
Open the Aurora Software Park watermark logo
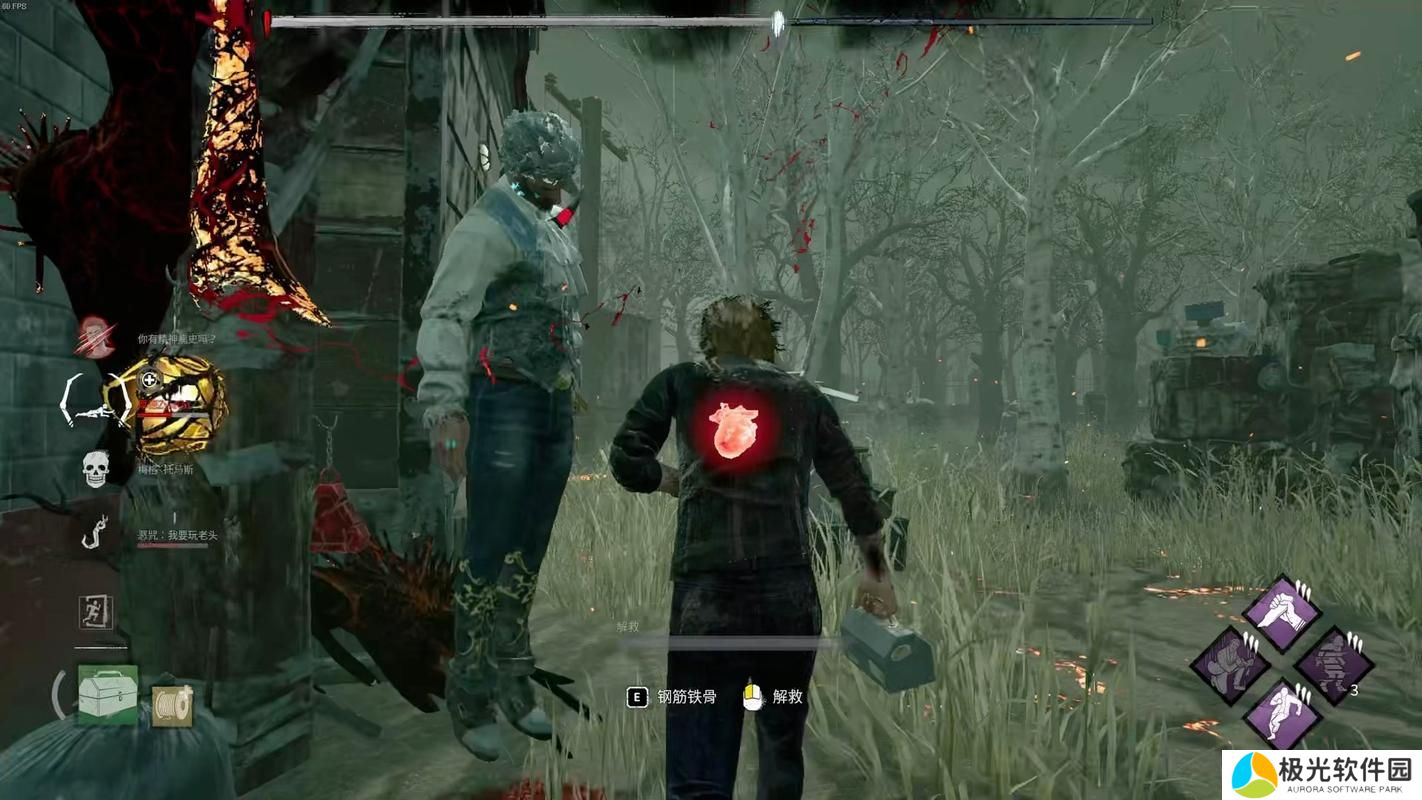(x=1321, y=775)
